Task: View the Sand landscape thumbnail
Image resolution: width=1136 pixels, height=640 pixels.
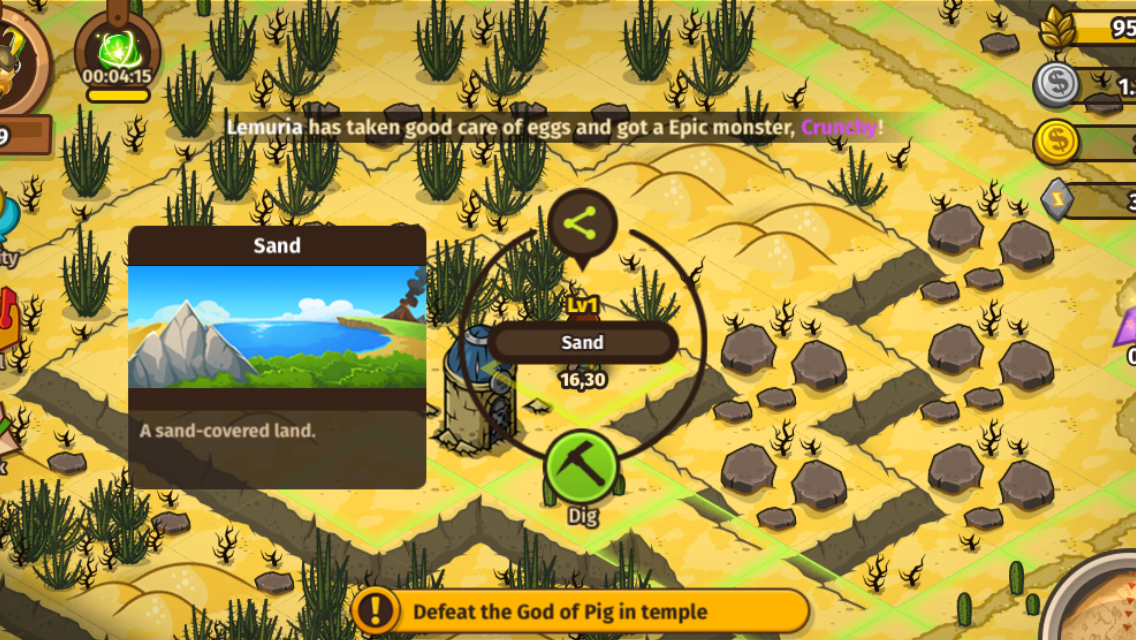Action: (x=277, y=327)
